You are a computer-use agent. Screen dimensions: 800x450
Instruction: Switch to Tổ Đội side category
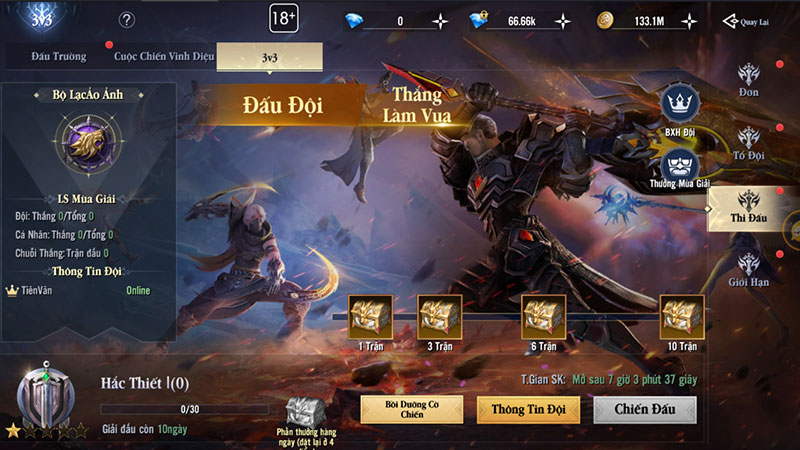point(750,143)
